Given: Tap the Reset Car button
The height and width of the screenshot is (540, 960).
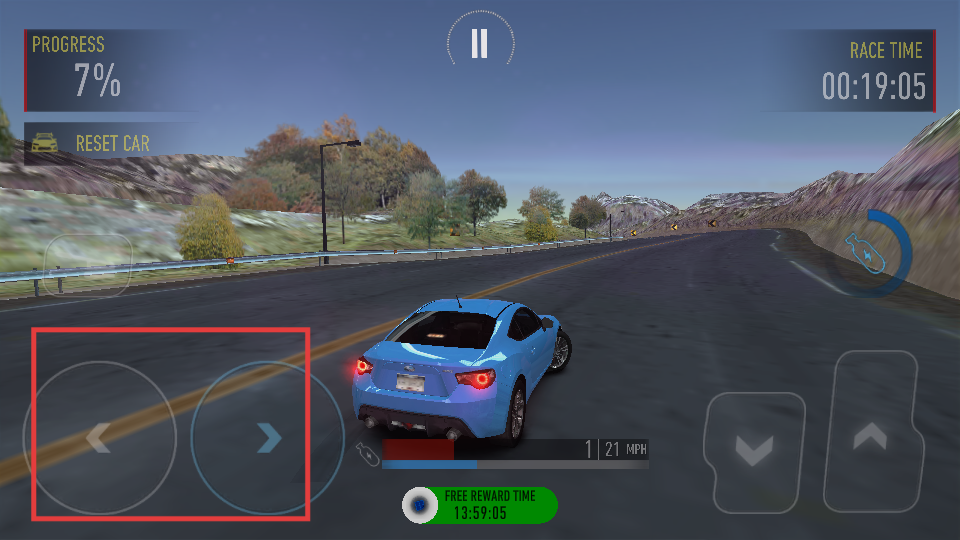Looking at the screenshot, I should [x=100, y=143].
